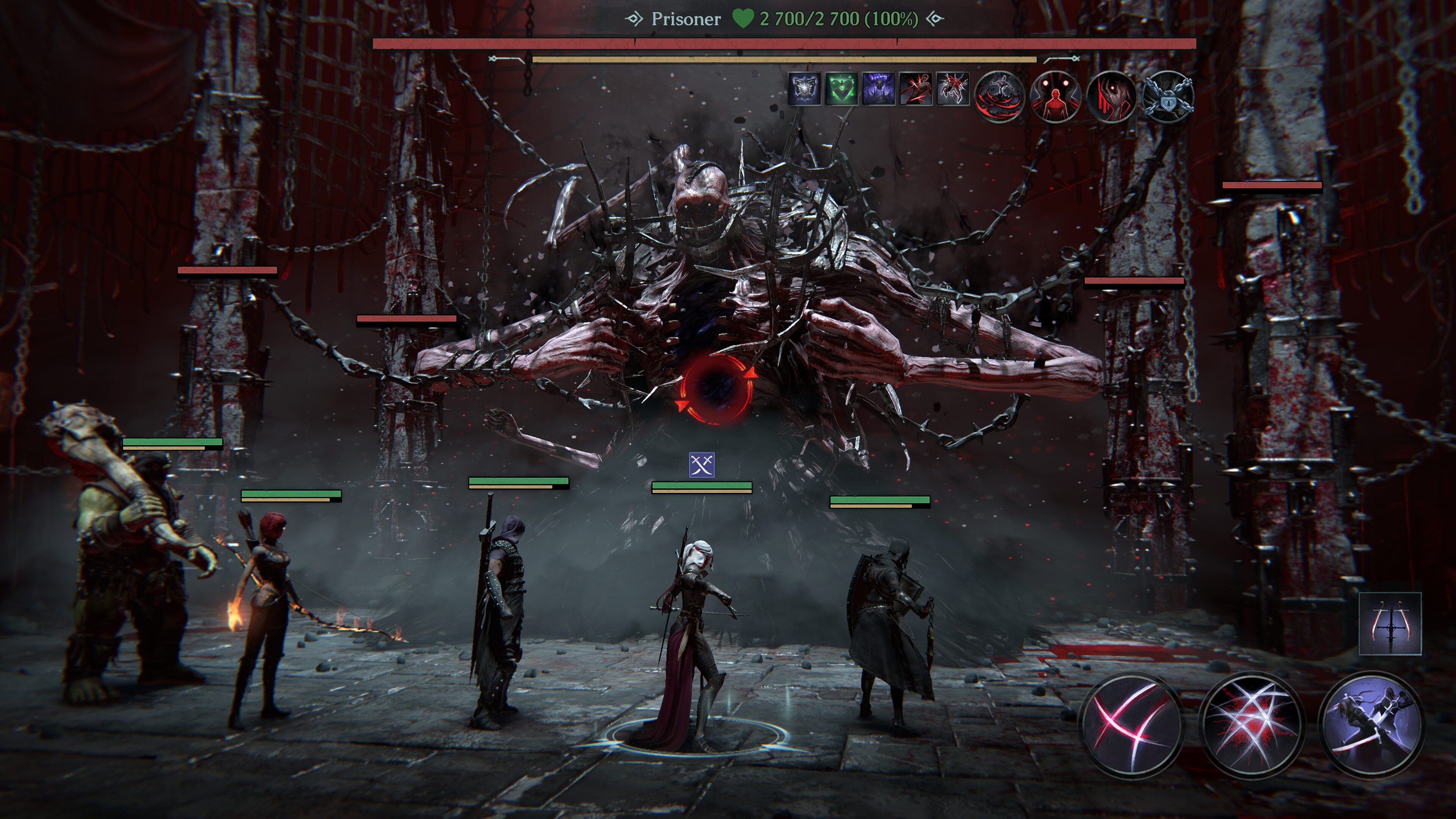The height and width of the screenshot is (819, 1456).
Task: View the glowing-eyed red silhouette boss ability
Action: coord(1055,97)
